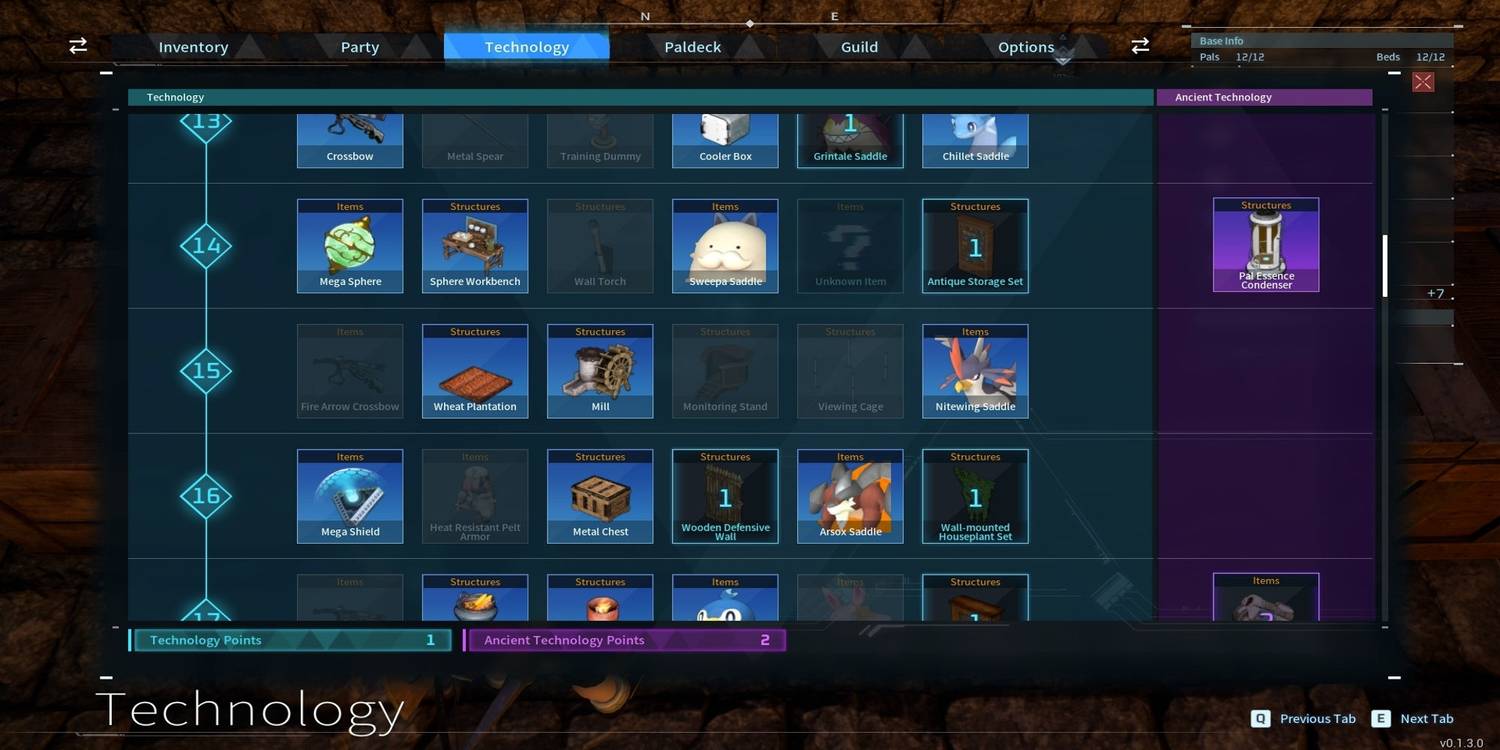The width and height of the screenshot is (1500, 750).
Task: Unlock the Mega Sphere technology
Action: (350, 245)
